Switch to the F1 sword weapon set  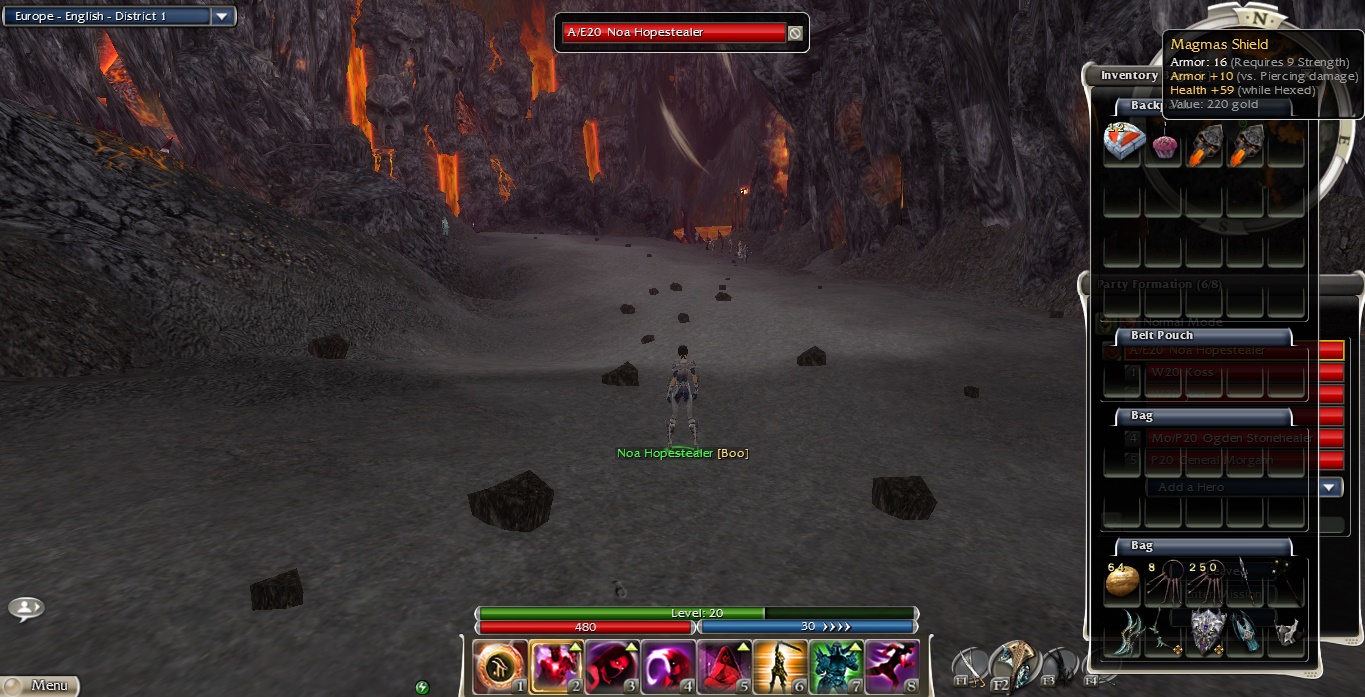coord(970,667)
